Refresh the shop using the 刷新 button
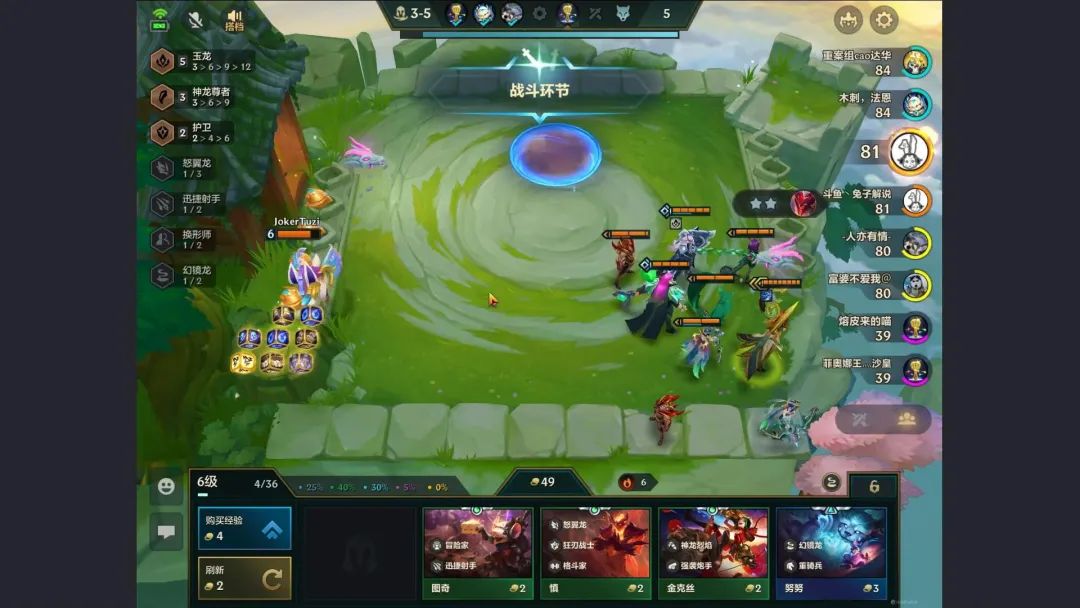The width and height of the screenshot is (1080, 608). click(244, 577)
